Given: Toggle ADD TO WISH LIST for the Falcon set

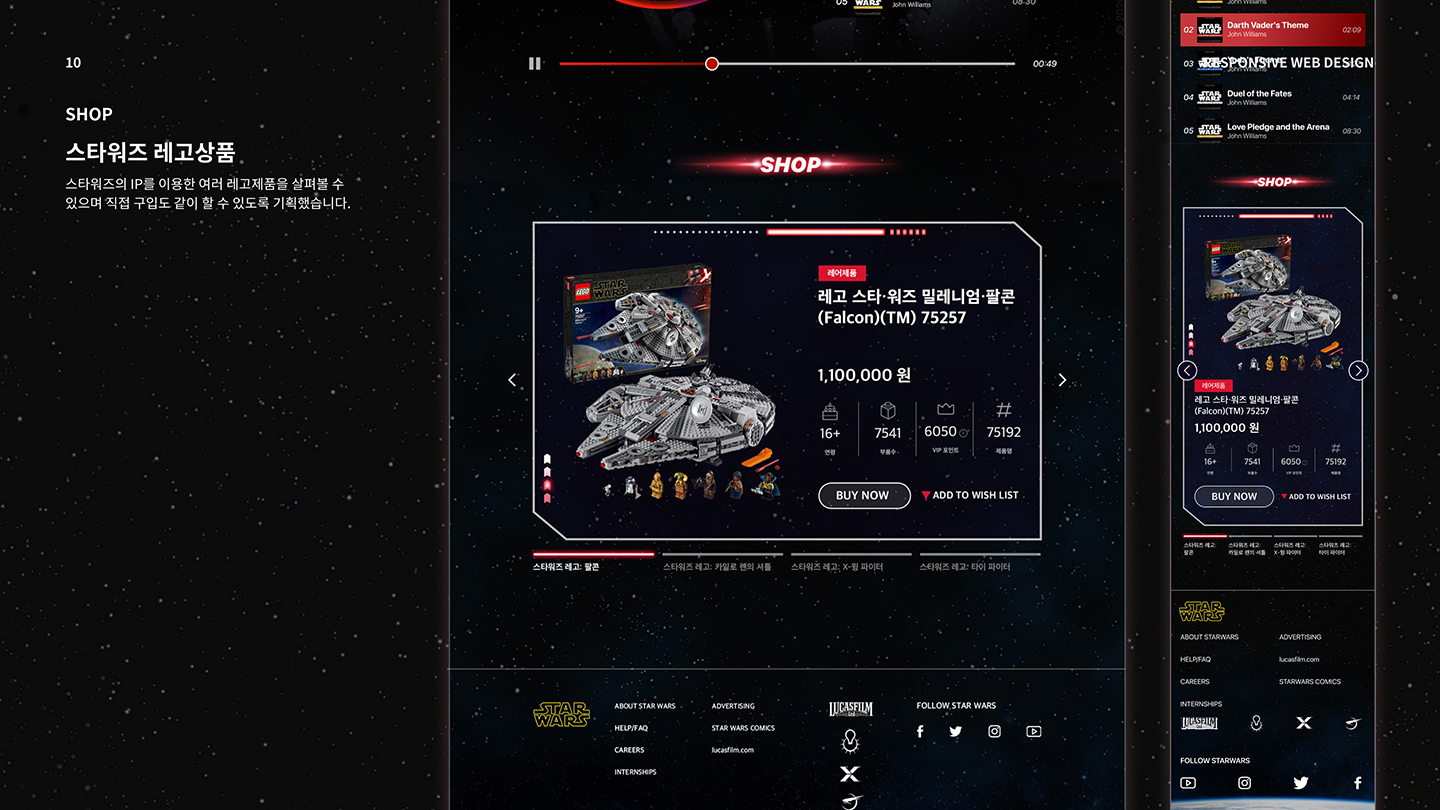Looking at the screenshot, I should [969, 495].
